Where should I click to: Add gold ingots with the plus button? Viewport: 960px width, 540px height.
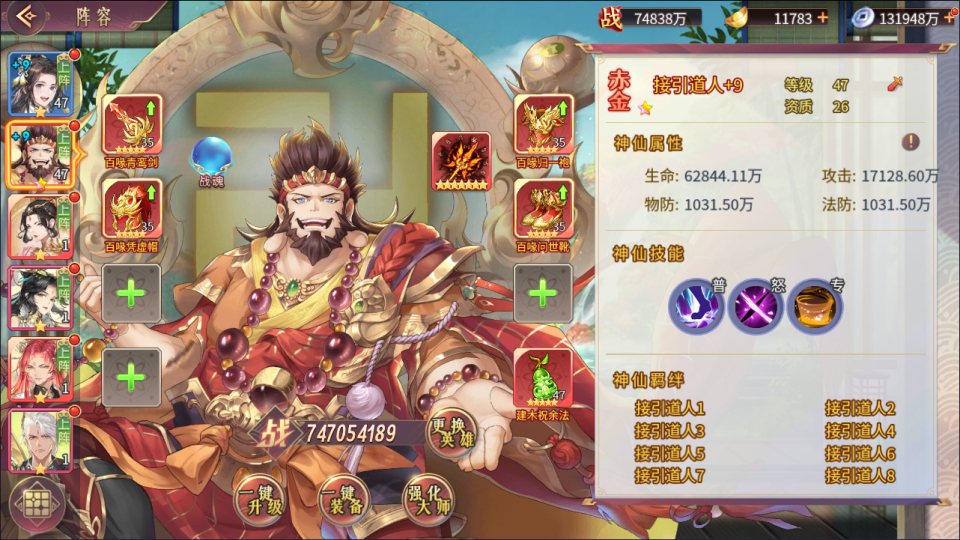tap(822, 18)
